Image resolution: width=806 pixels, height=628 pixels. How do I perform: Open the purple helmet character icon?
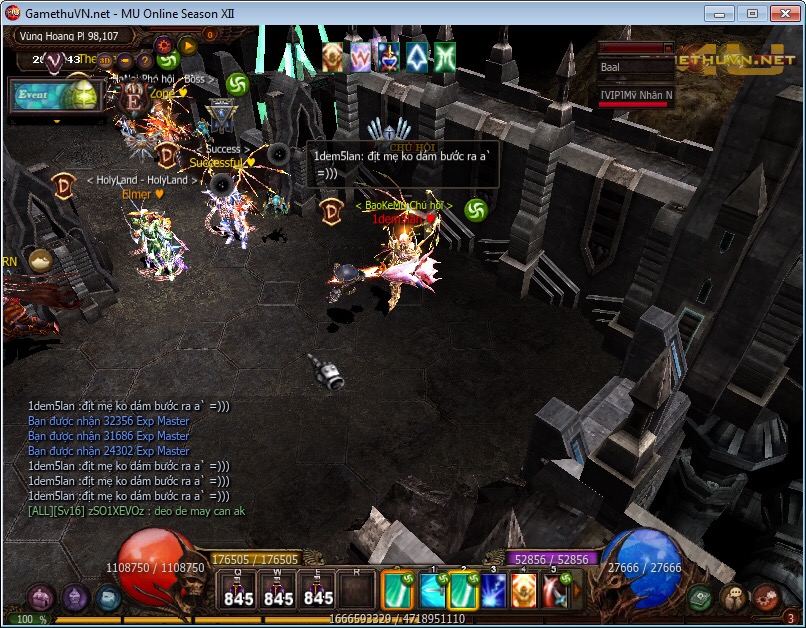[76, 598]
